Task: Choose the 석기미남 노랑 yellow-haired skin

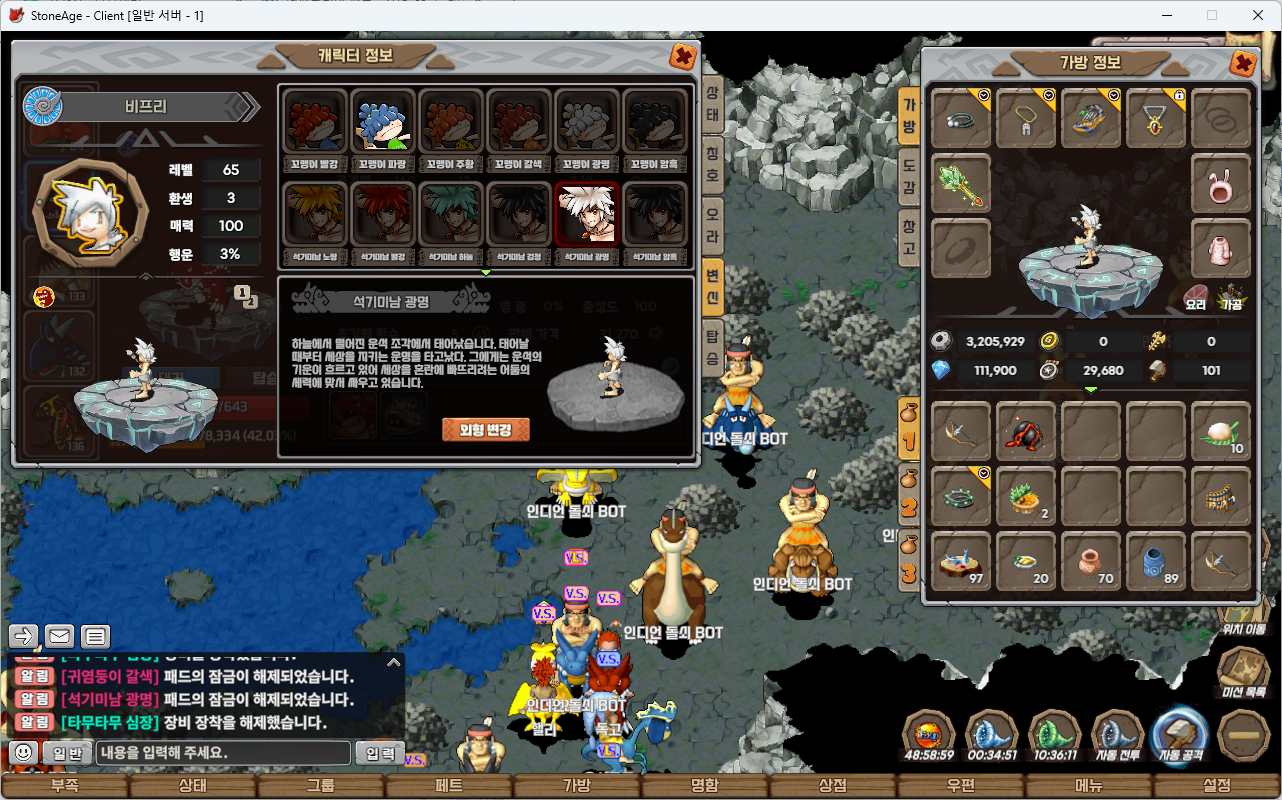Action: pos(315,218)
